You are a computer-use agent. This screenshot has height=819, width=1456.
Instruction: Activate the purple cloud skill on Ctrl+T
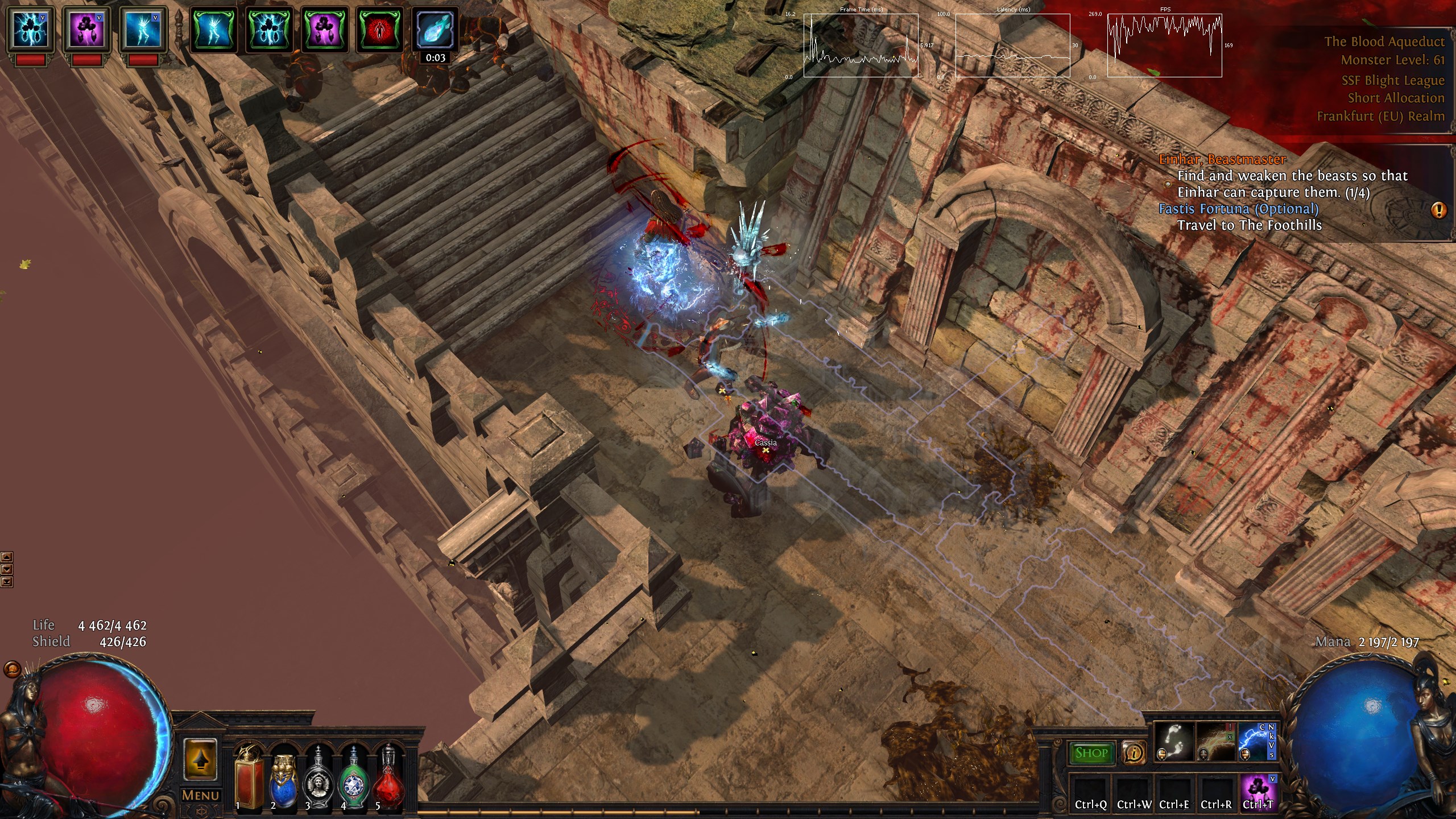click(1258, 789)
